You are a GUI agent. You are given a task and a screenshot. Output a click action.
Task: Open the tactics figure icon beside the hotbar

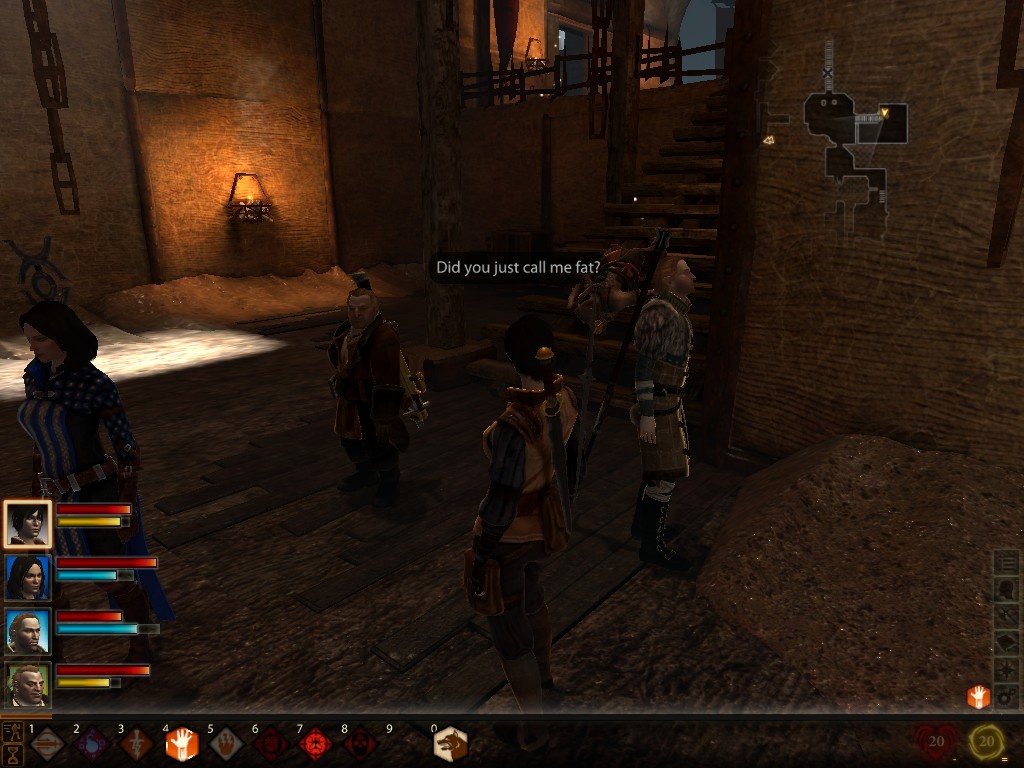13,733
